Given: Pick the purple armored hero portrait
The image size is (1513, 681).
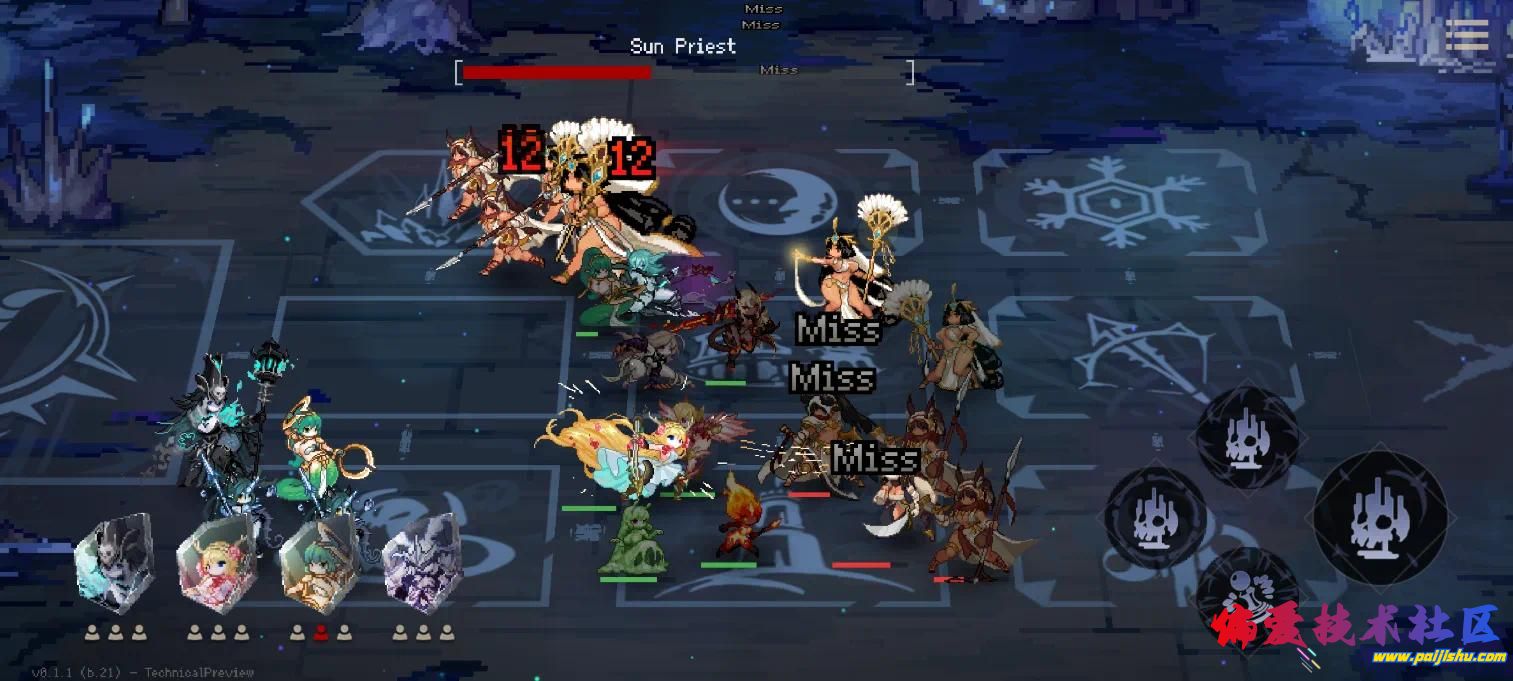Looking at the screenshot, I should click(422, 563).
